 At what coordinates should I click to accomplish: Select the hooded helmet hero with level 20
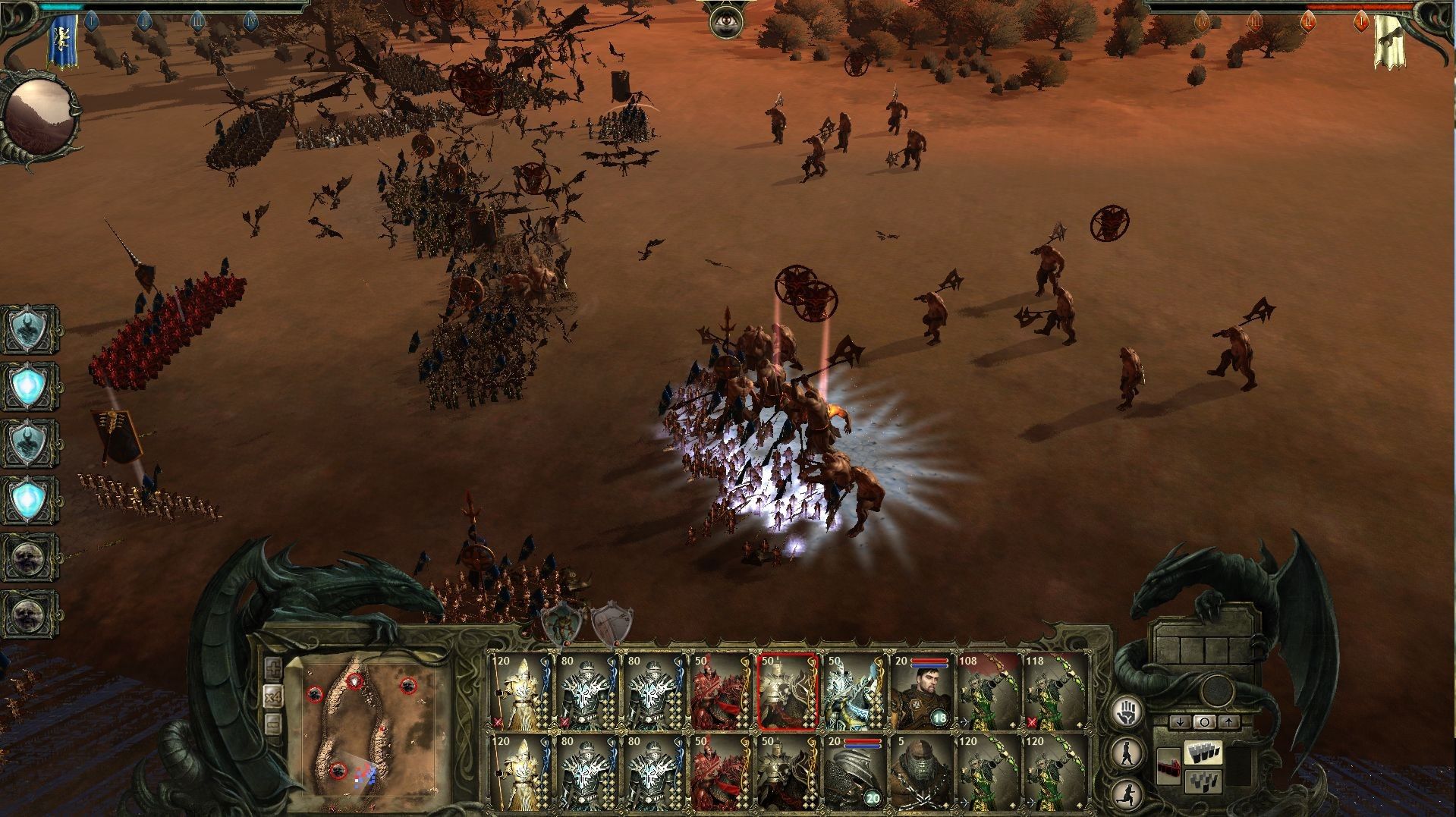pos(854,771)
